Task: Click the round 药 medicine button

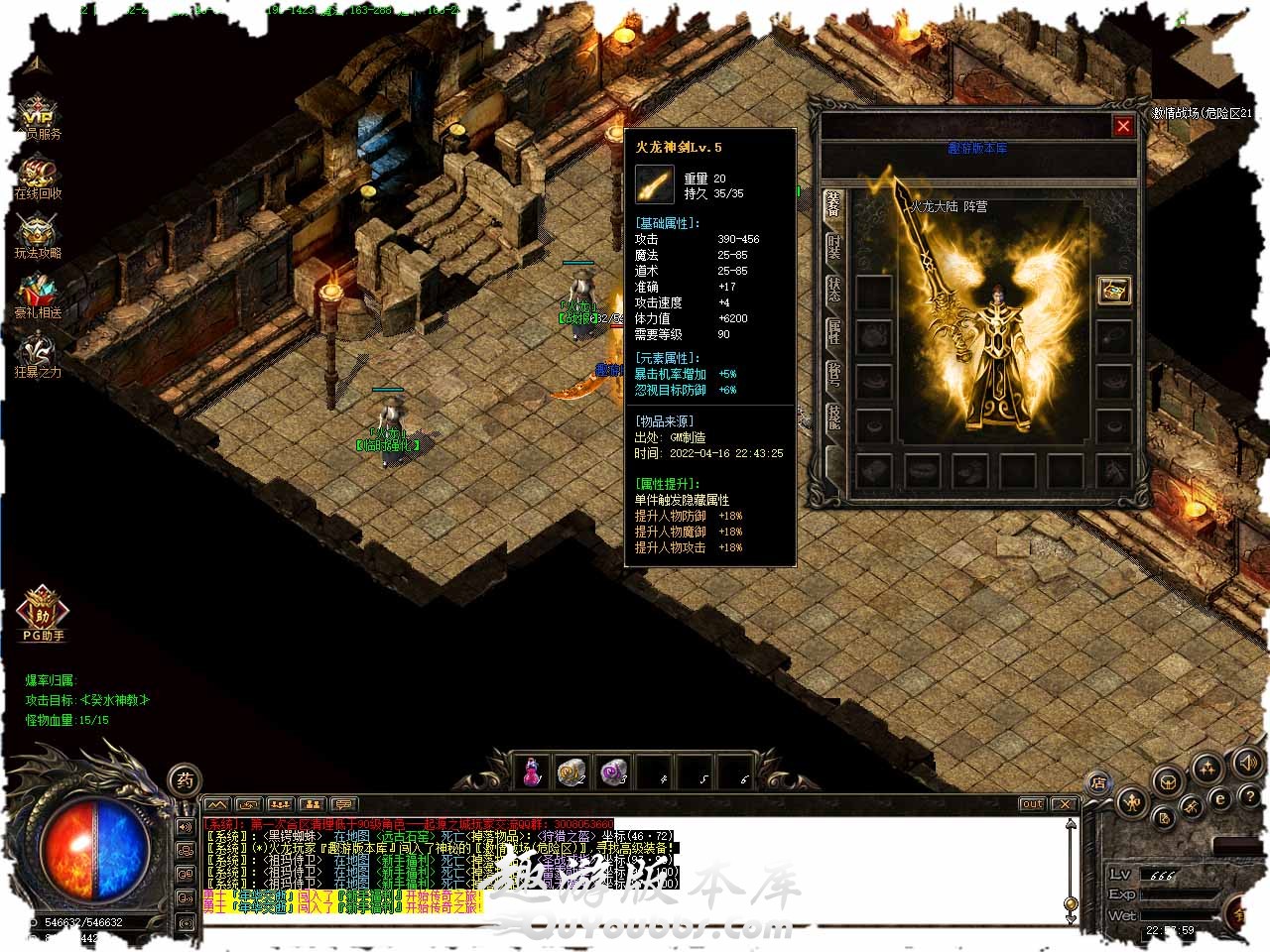Action: click(185, 780)
